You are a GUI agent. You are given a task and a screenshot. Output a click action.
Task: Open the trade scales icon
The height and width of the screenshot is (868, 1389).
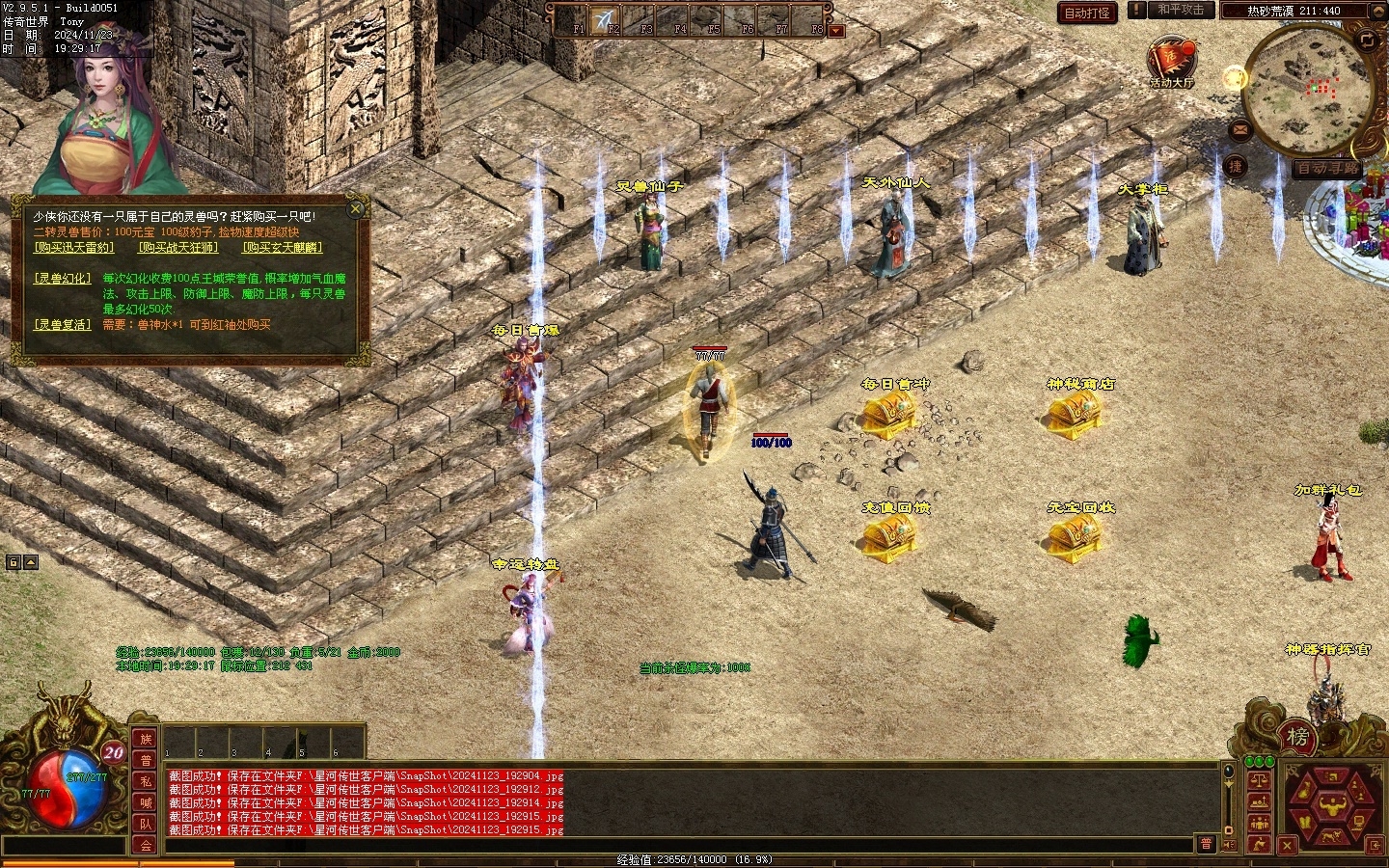coord(1258,781)
